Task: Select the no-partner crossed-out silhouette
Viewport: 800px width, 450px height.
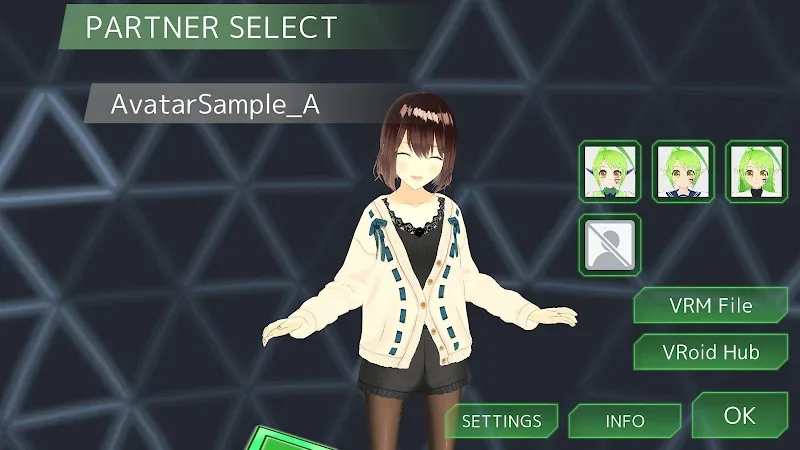Action: [610, 244]
